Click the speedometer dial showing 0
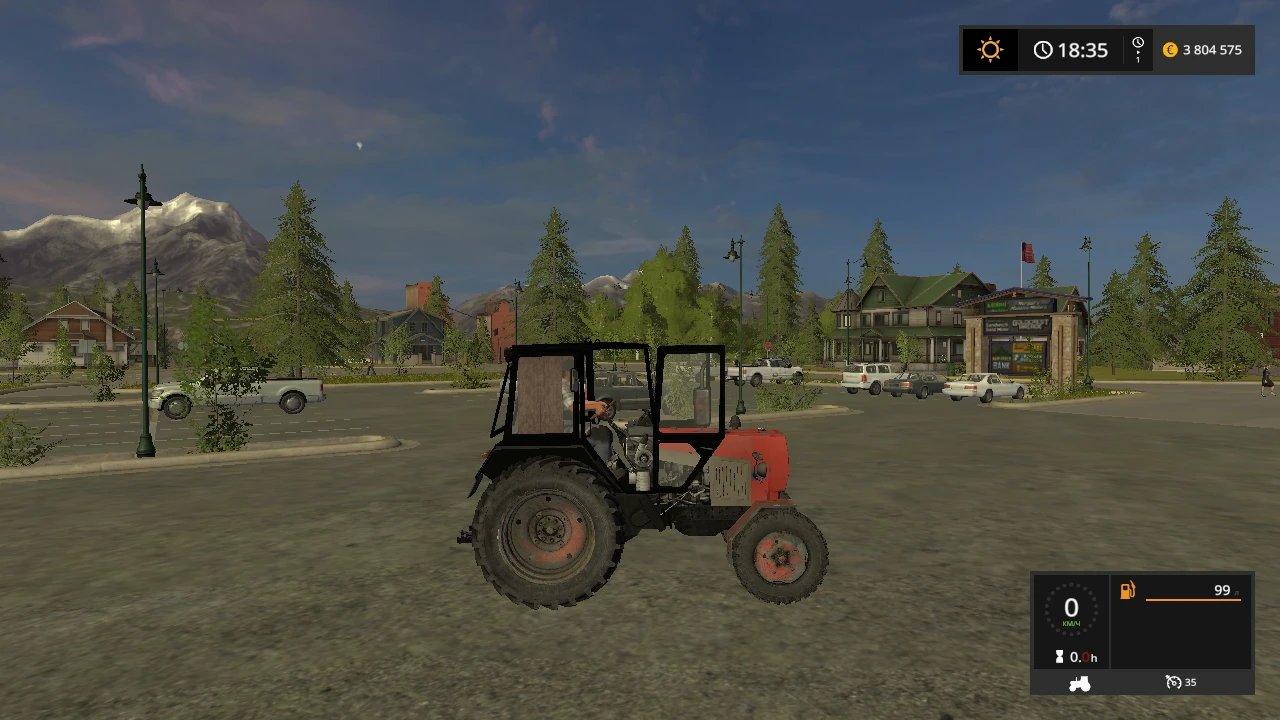1280x720 pixels. (1071, 608)
